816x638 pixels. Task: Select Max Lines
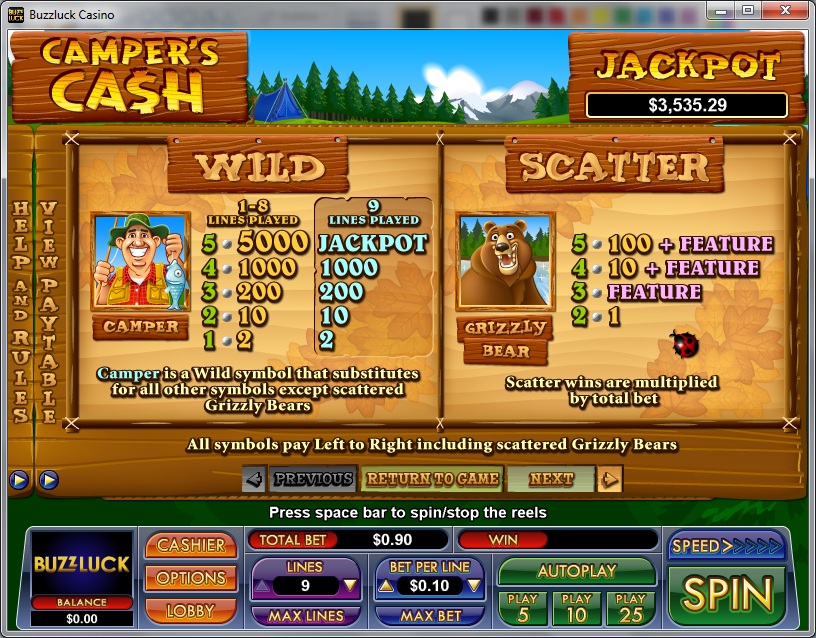[x=306, y=616]
